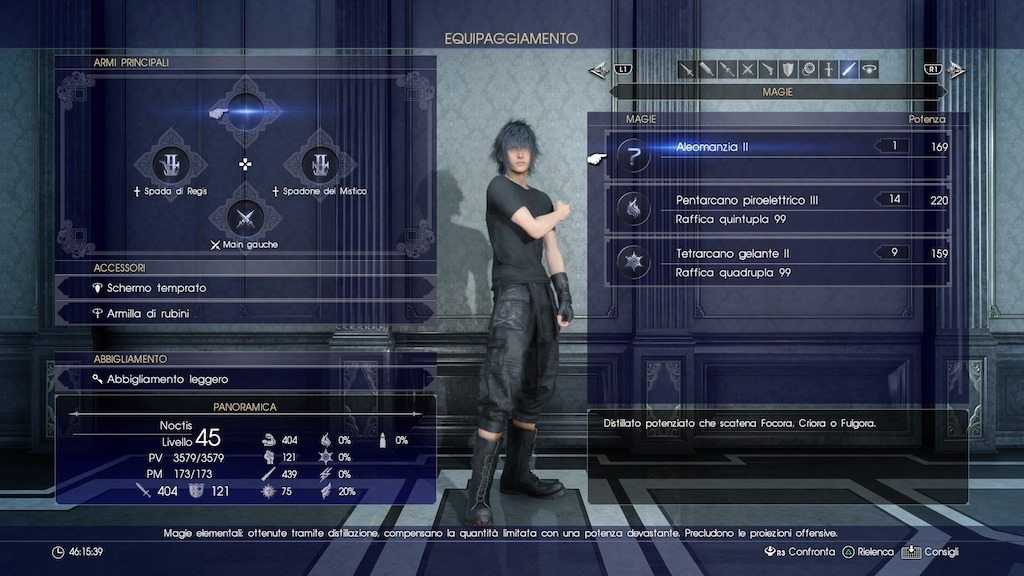Open the circular machinery category tab

click(808, 69)
